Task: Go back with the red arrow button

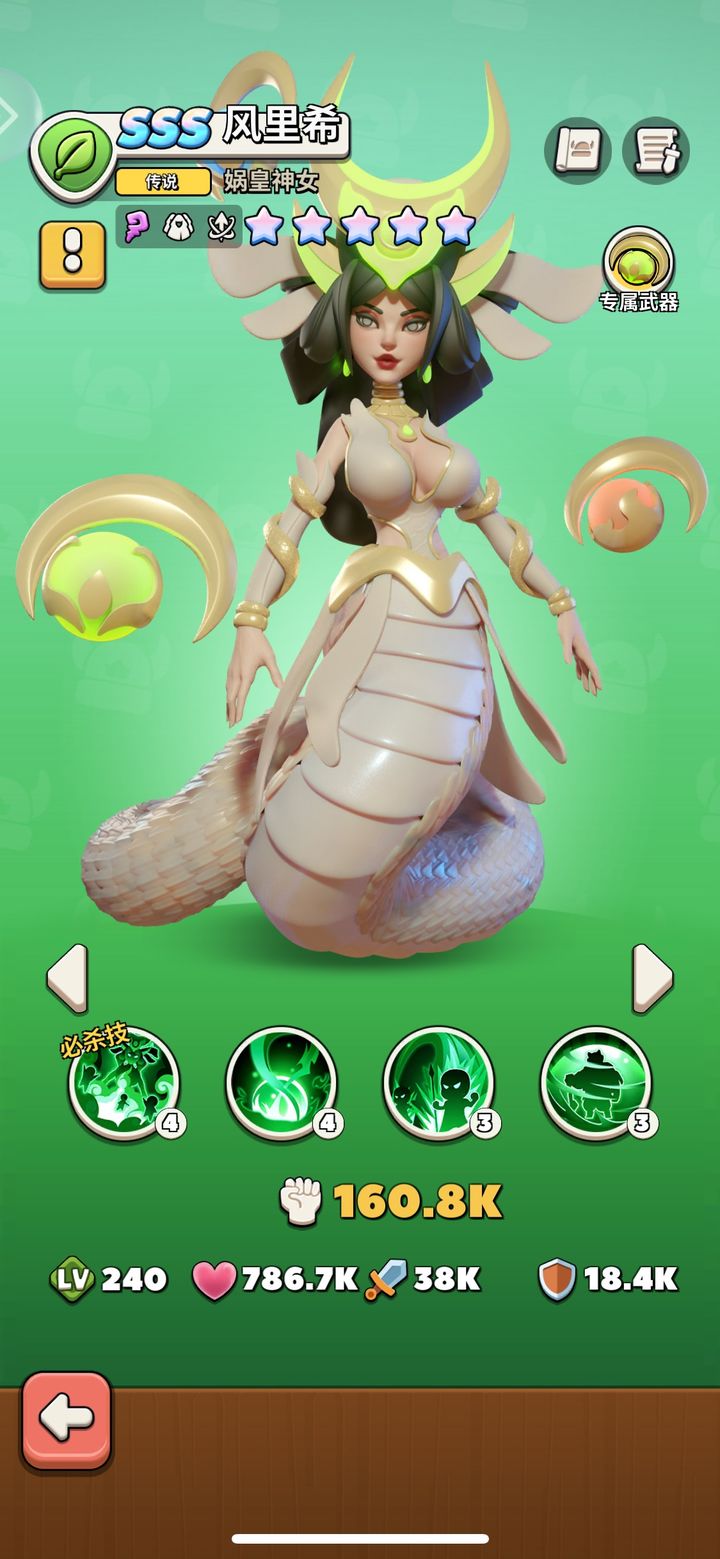Action: [x=66, y=1419]
